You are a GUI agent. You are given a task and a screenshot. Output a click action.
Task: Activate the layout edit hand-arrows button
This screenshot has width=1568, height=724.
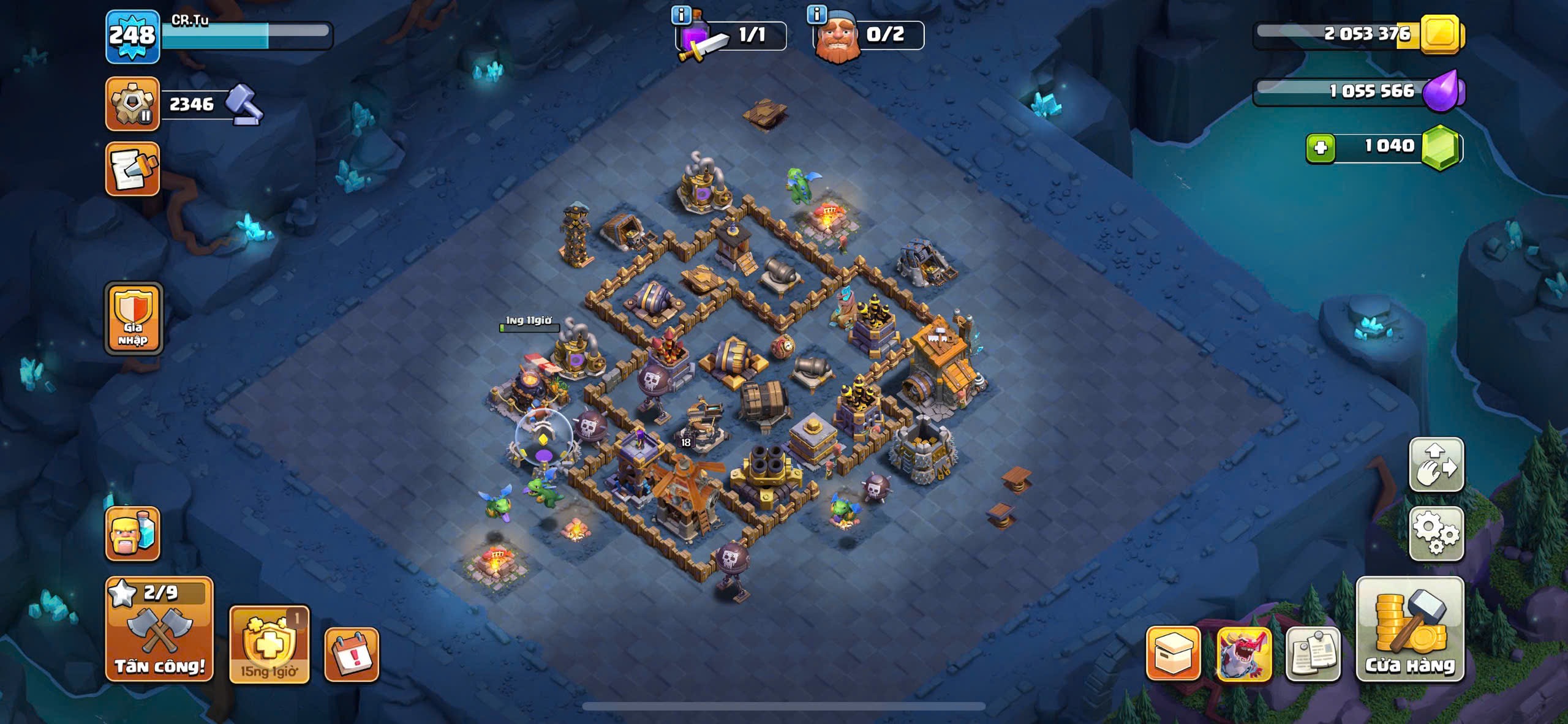[x=1436, y=464]
